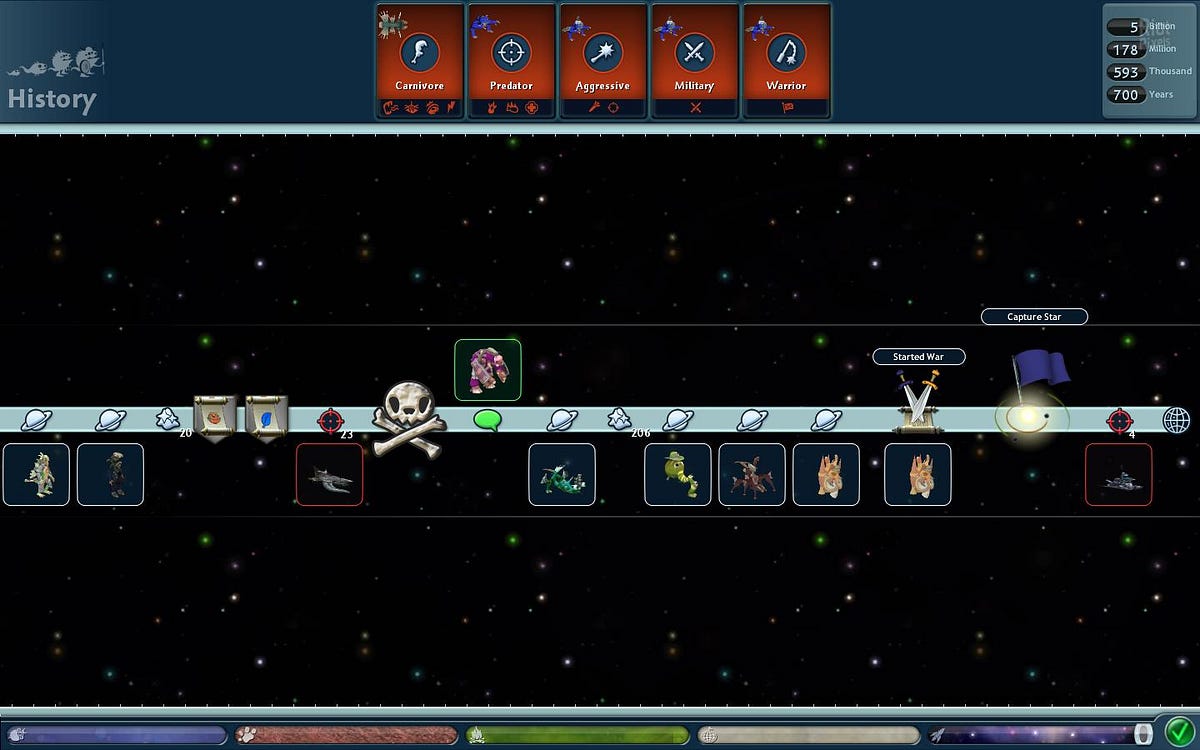Open the Military trait card
The height and width of the screenshot is (750, 1200).
pyautogui.click(x=694, y=61)
